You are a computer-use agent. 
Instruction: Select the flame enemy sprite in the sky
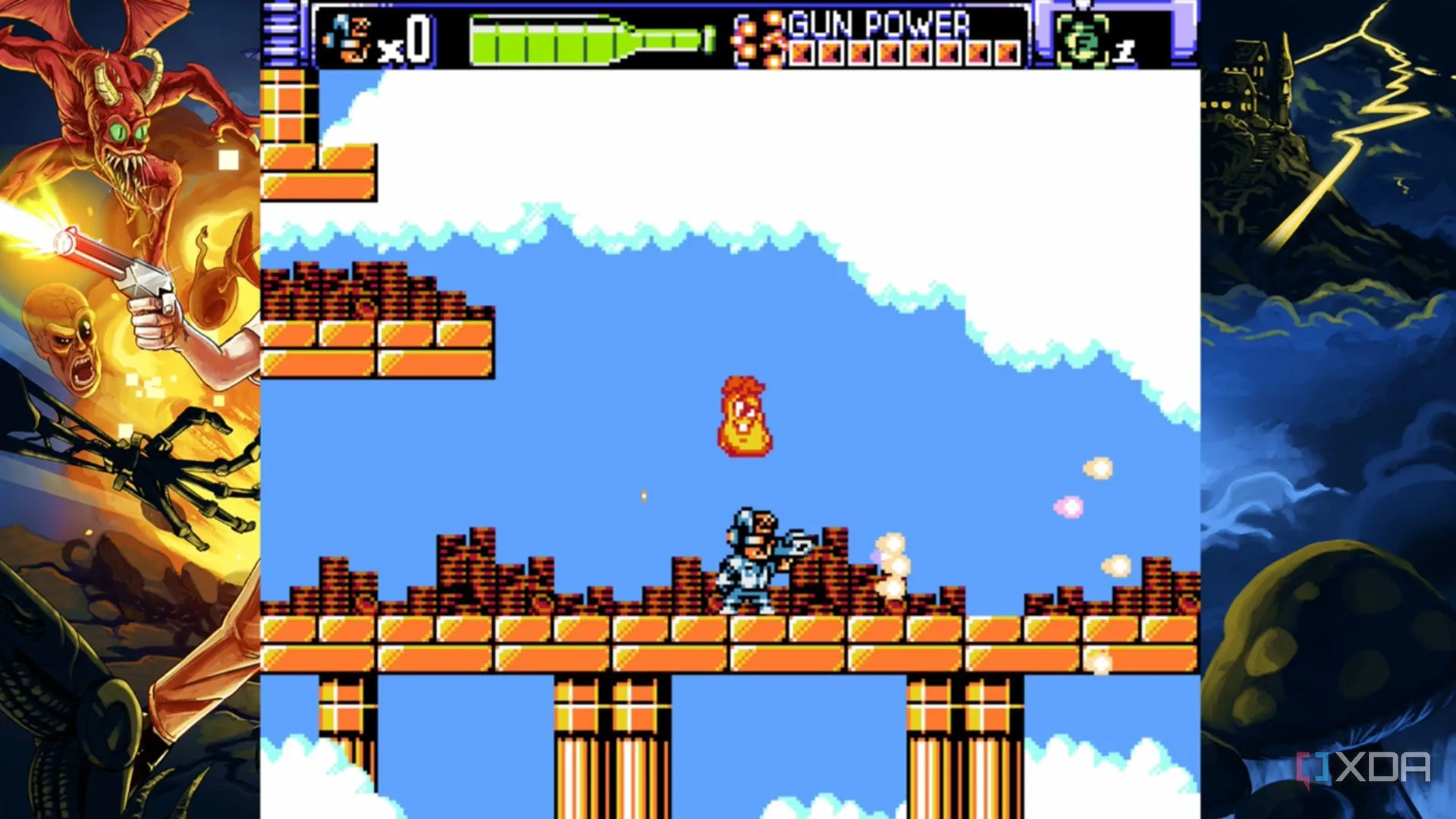745,417
